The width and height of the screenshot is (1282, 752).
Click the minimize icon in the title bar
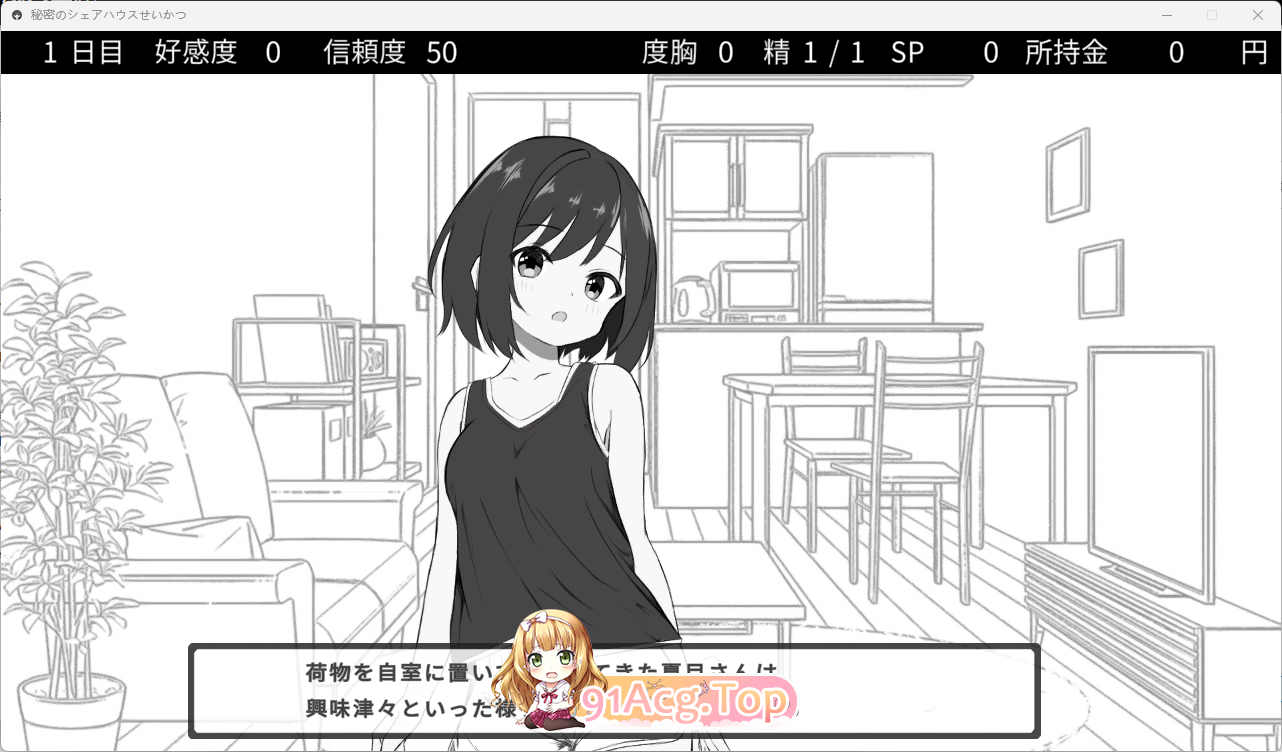pos(1166,15)
